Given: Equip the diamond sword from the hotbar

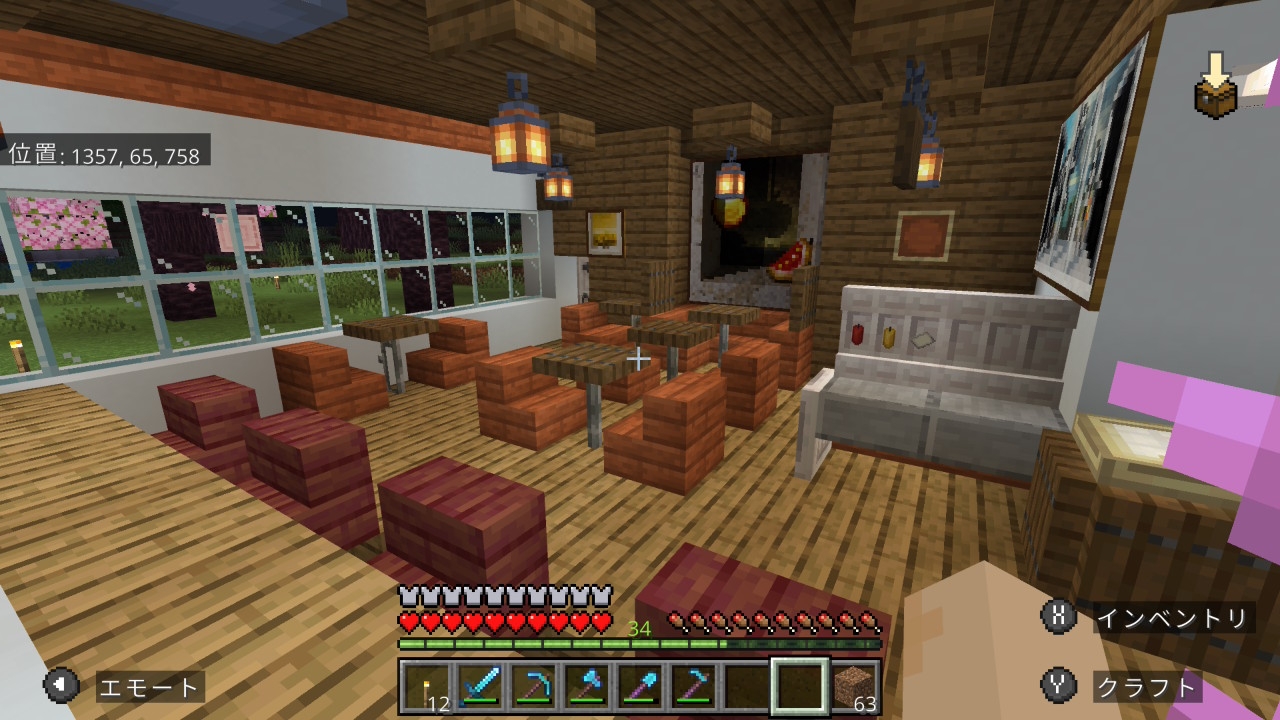Looking at the screenshot, I should [479, 687].
